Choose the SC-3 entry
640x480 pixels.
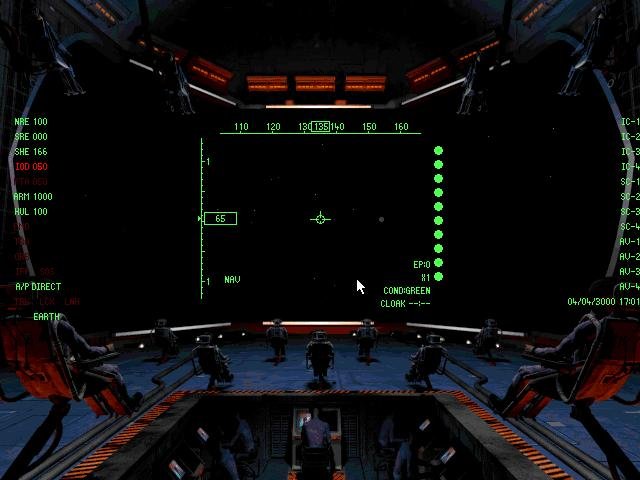coord(630,212)
